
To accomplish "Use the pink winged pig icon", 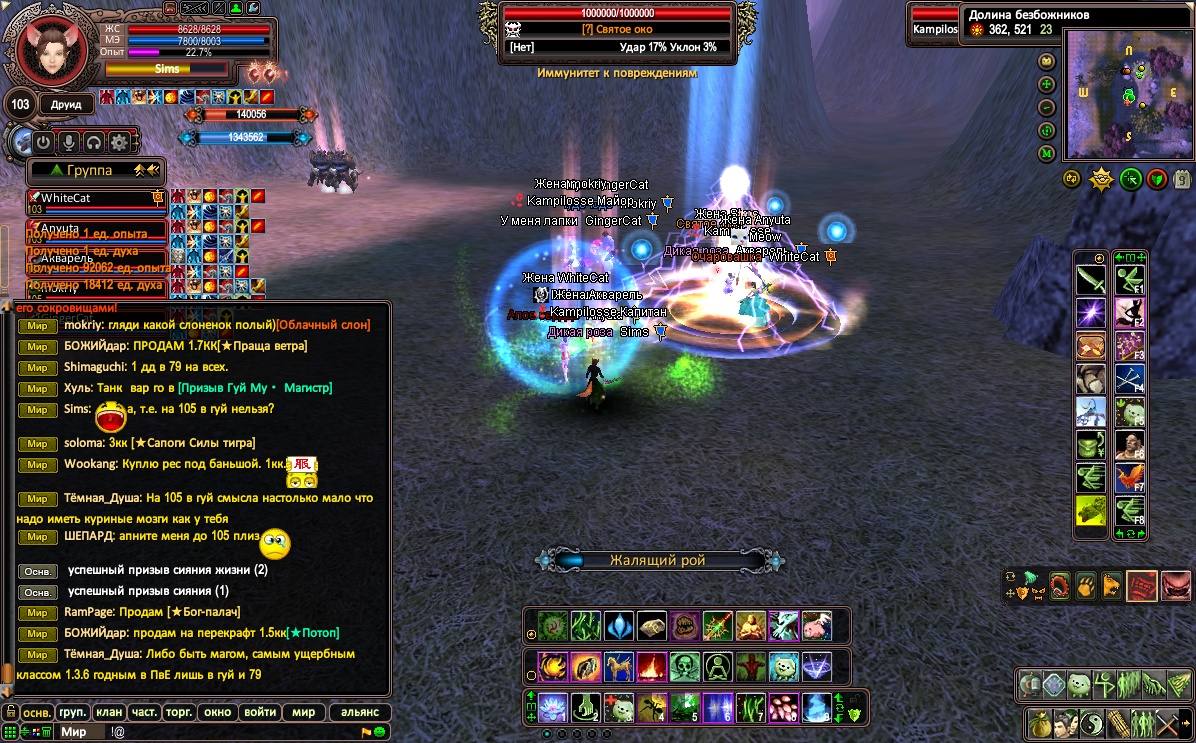I will (816, 626).
